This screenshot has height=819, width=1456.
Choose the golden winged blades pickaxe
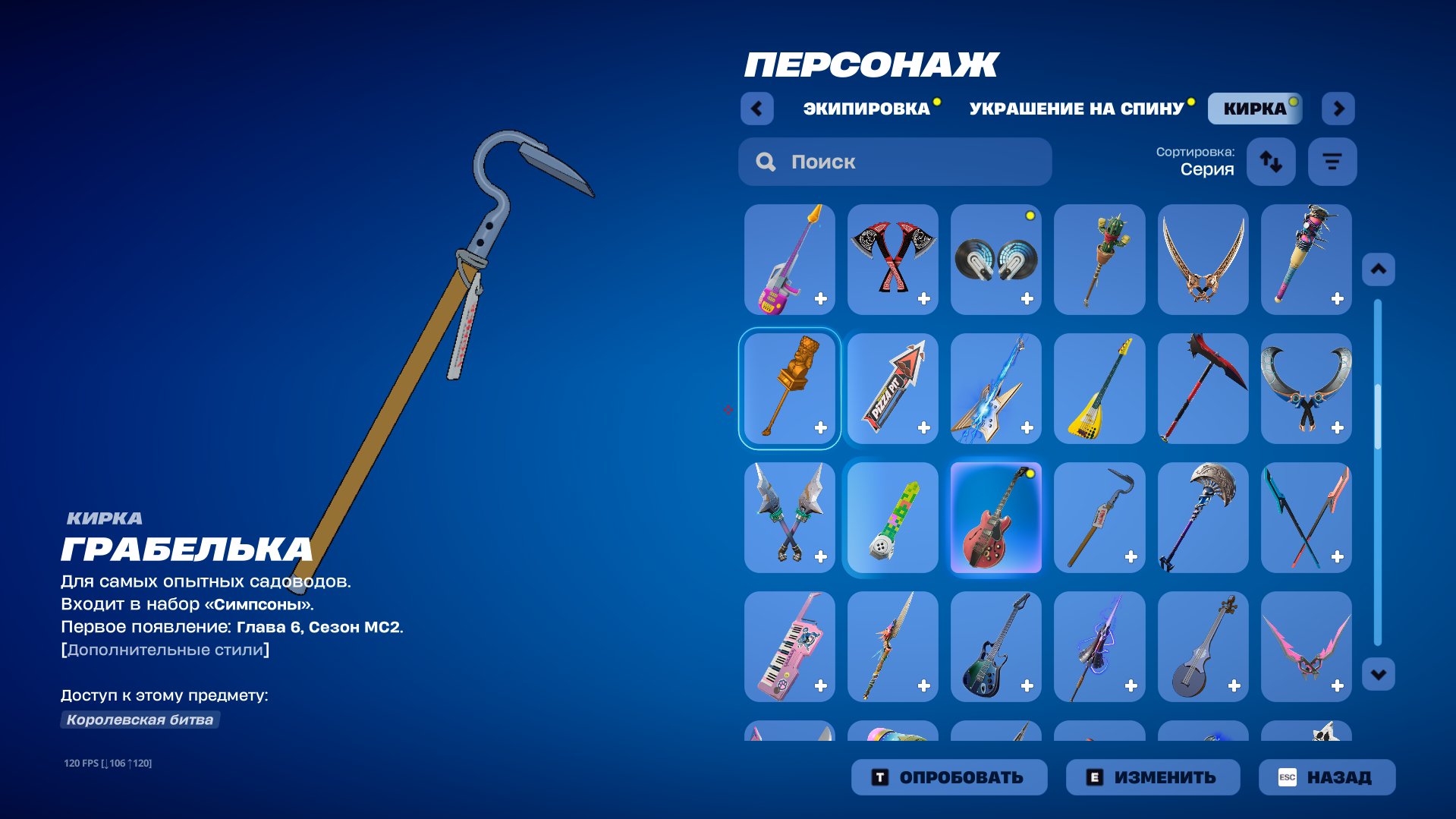1203,260
